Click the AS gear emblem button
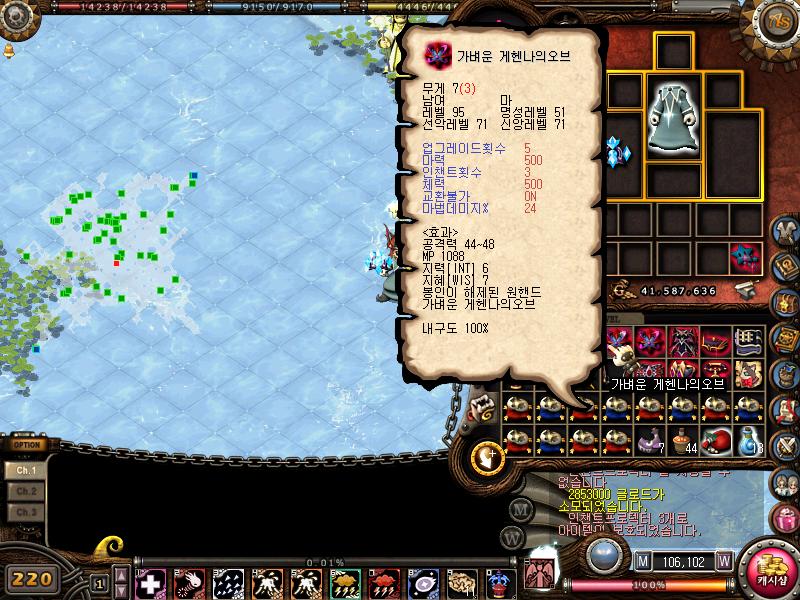This screenshot has width=800, height=600. pos(776,22)
